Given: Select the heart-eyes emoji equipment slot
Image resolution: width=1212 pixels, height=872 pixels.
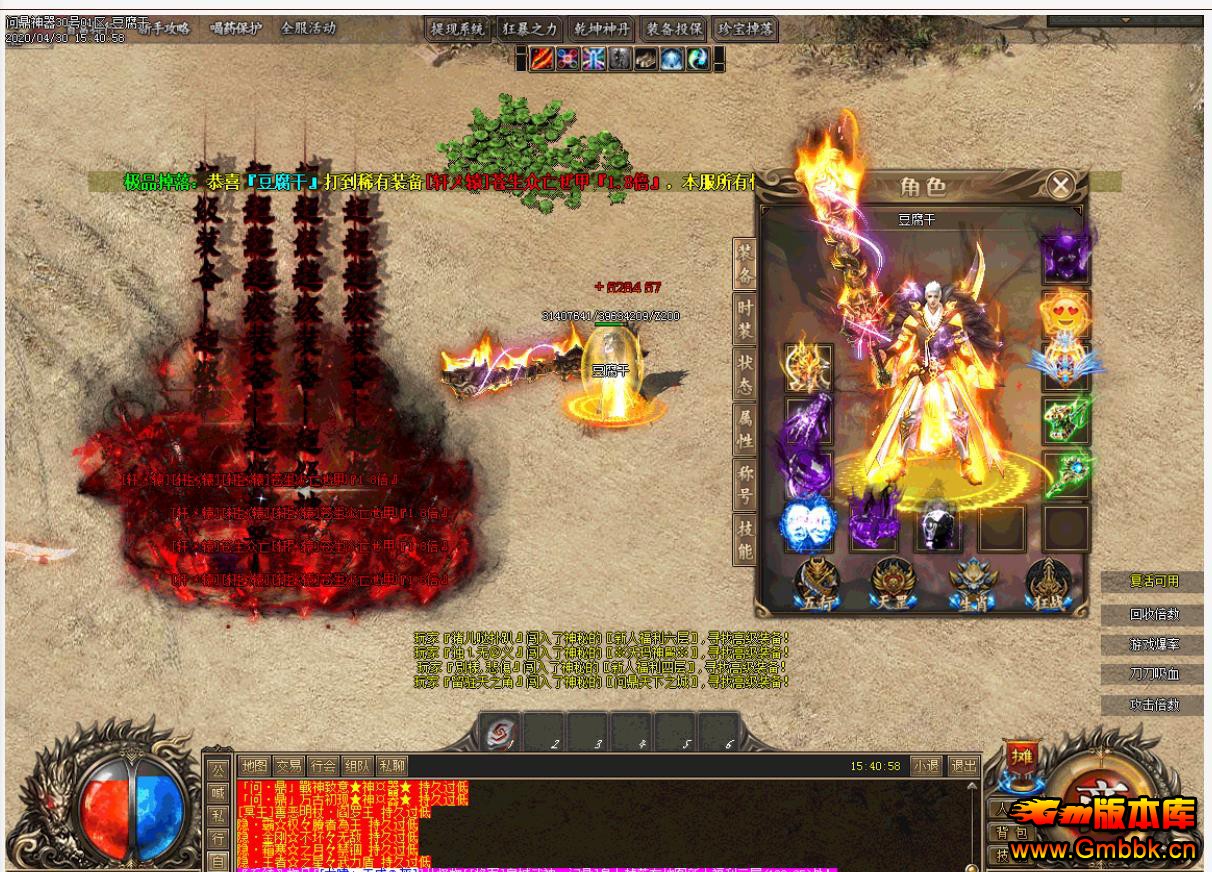Looking at the screenshot, I should (x=1063, y=312).
